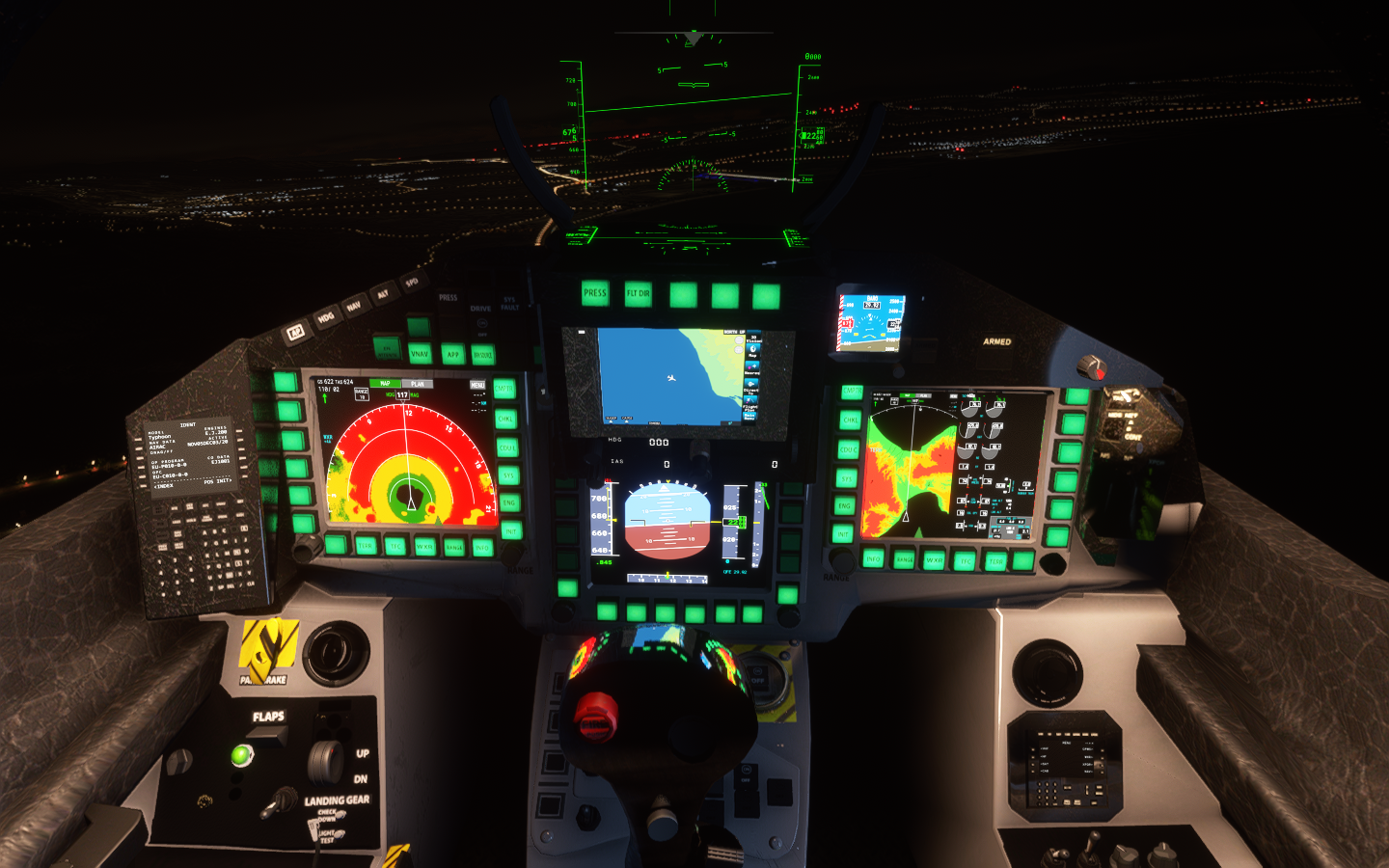
Task: Switch the left MFD to the PLAN tab
Action: pos(417,384)
